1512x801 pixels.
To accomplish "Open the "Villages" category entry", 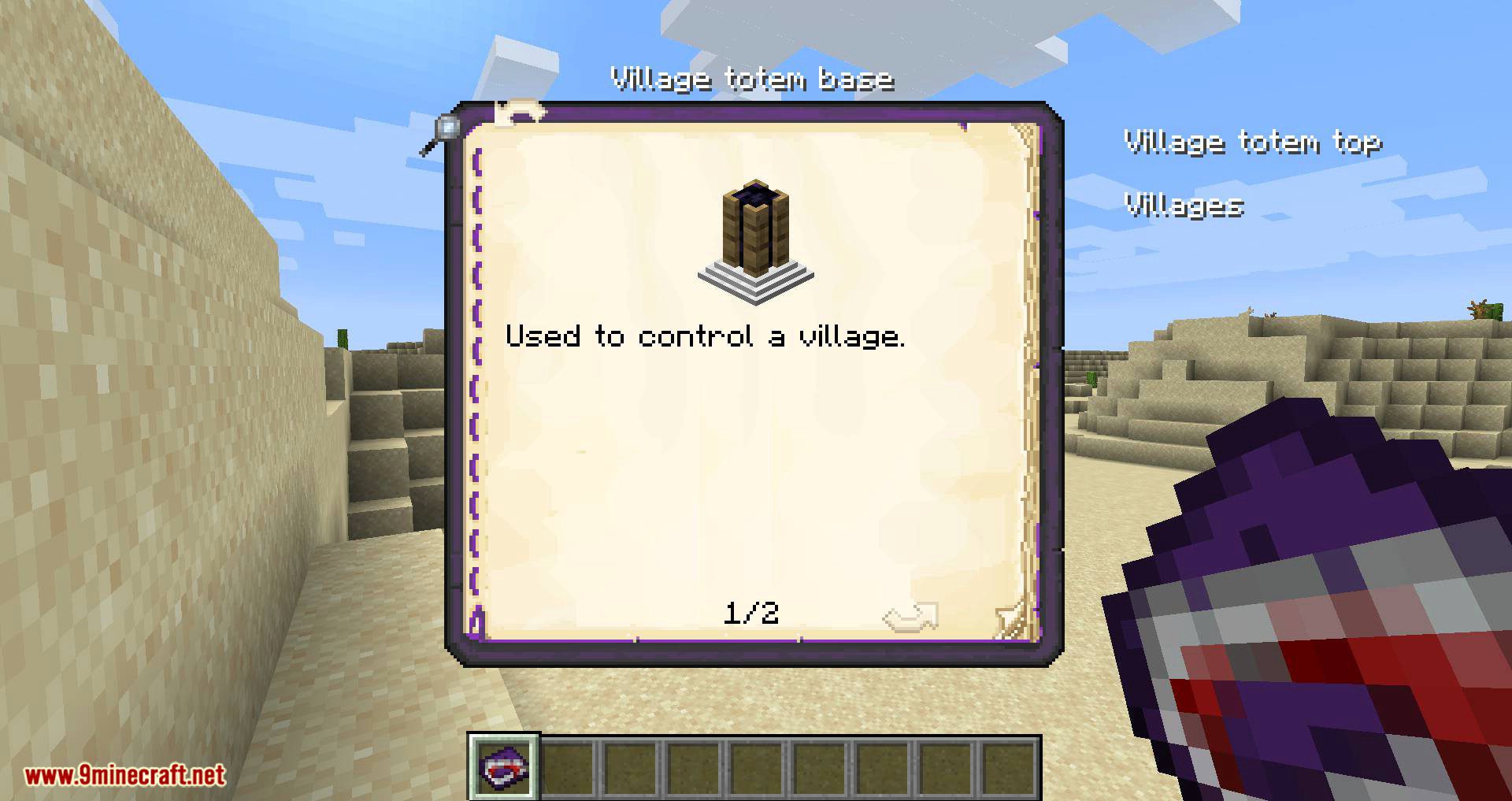I will pos(1185,206).
